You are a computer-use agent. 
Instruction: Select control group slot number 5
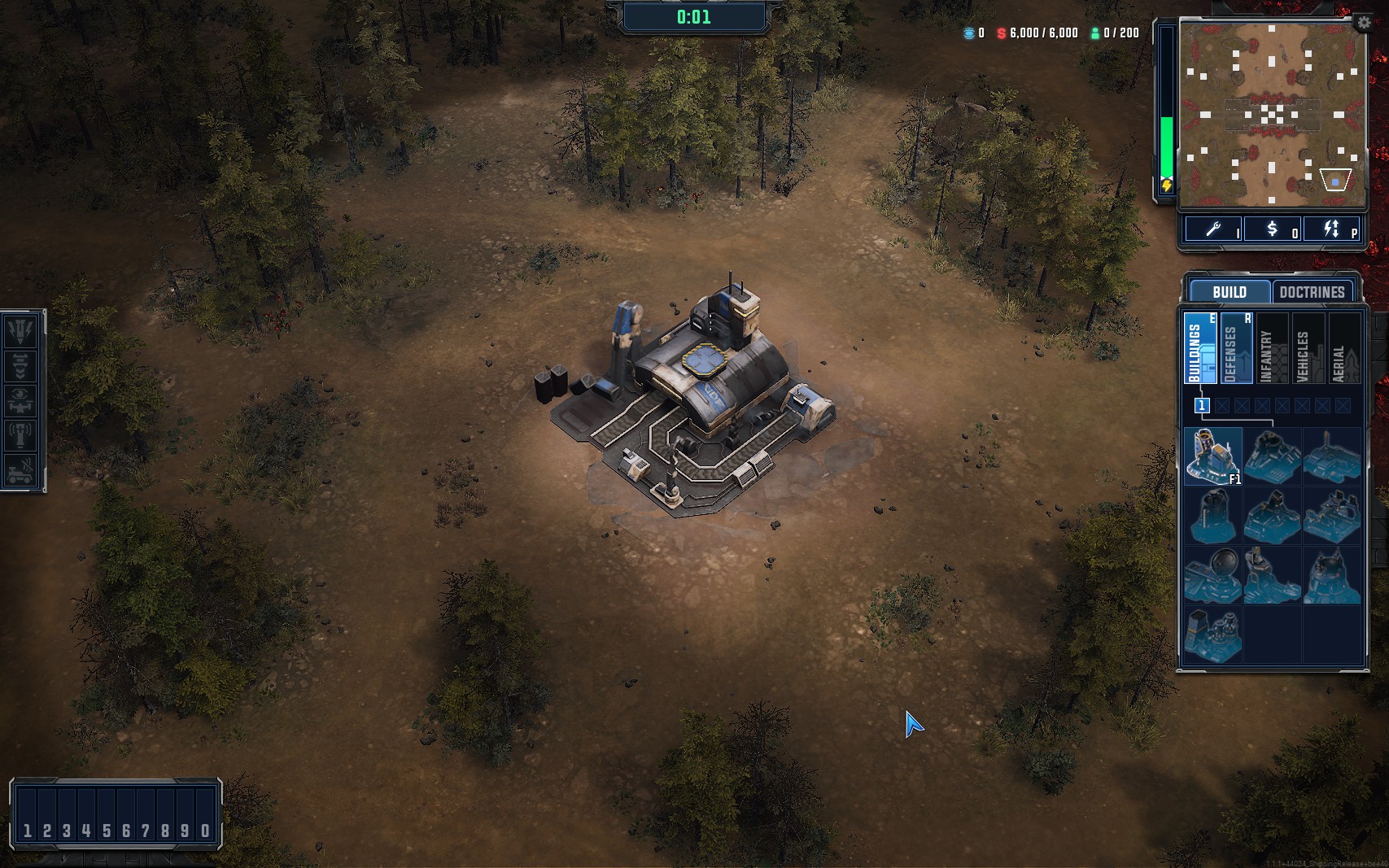pos(106,831)
